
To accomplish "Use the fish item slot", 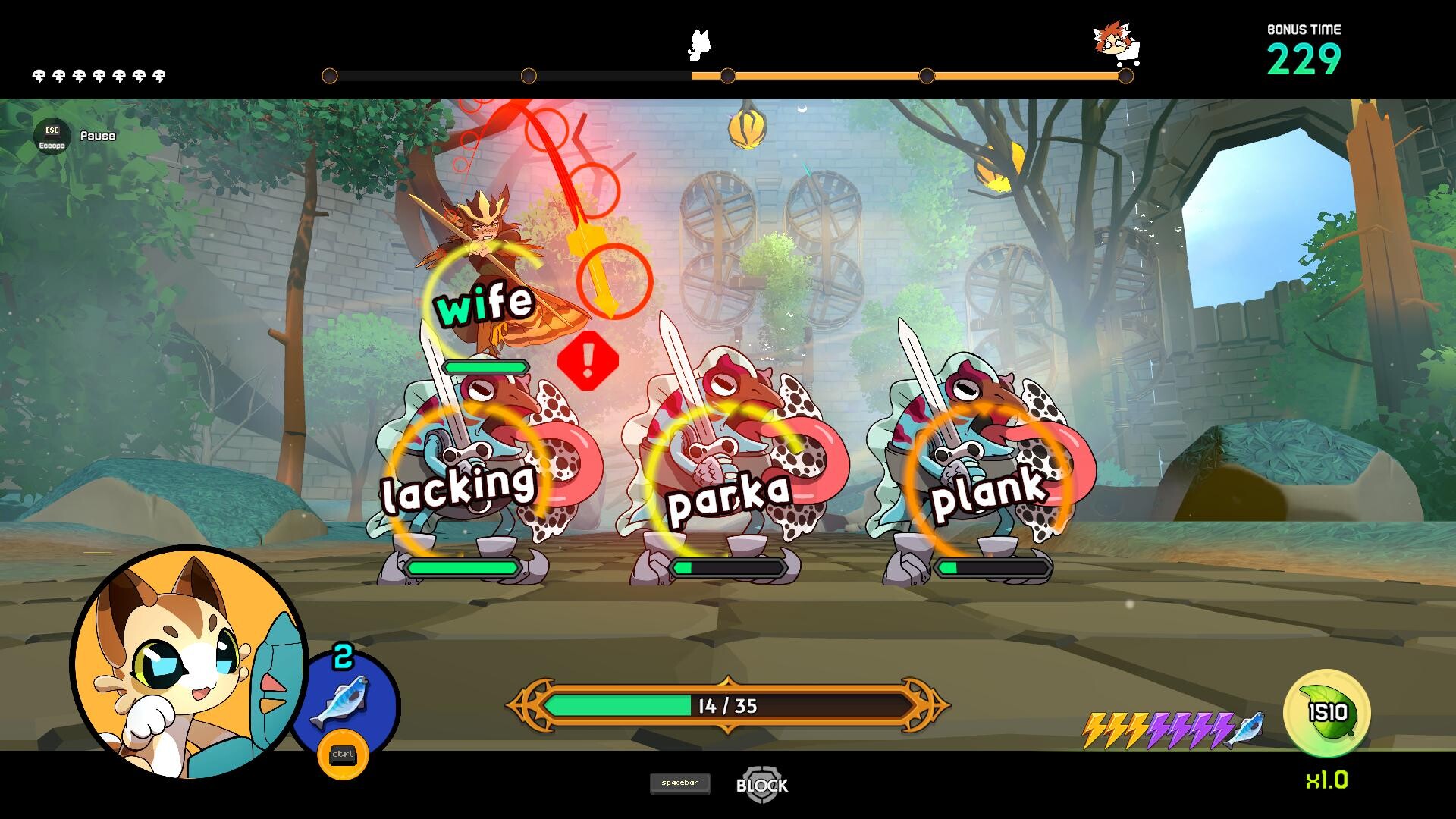I will (343, 702).
